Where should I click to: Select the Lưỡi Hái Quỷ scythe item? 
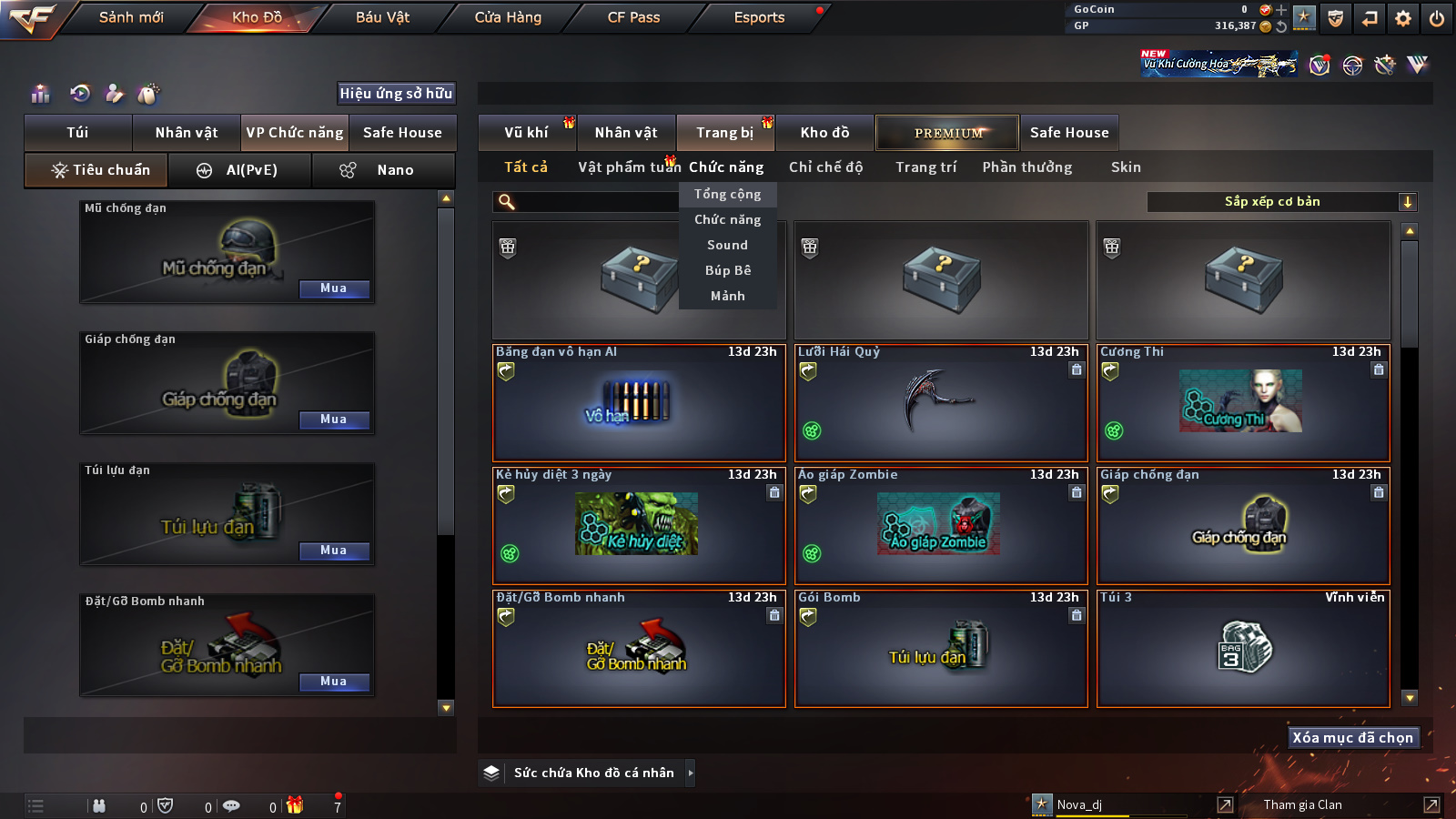pyautogui.click(x=941, y=402)
